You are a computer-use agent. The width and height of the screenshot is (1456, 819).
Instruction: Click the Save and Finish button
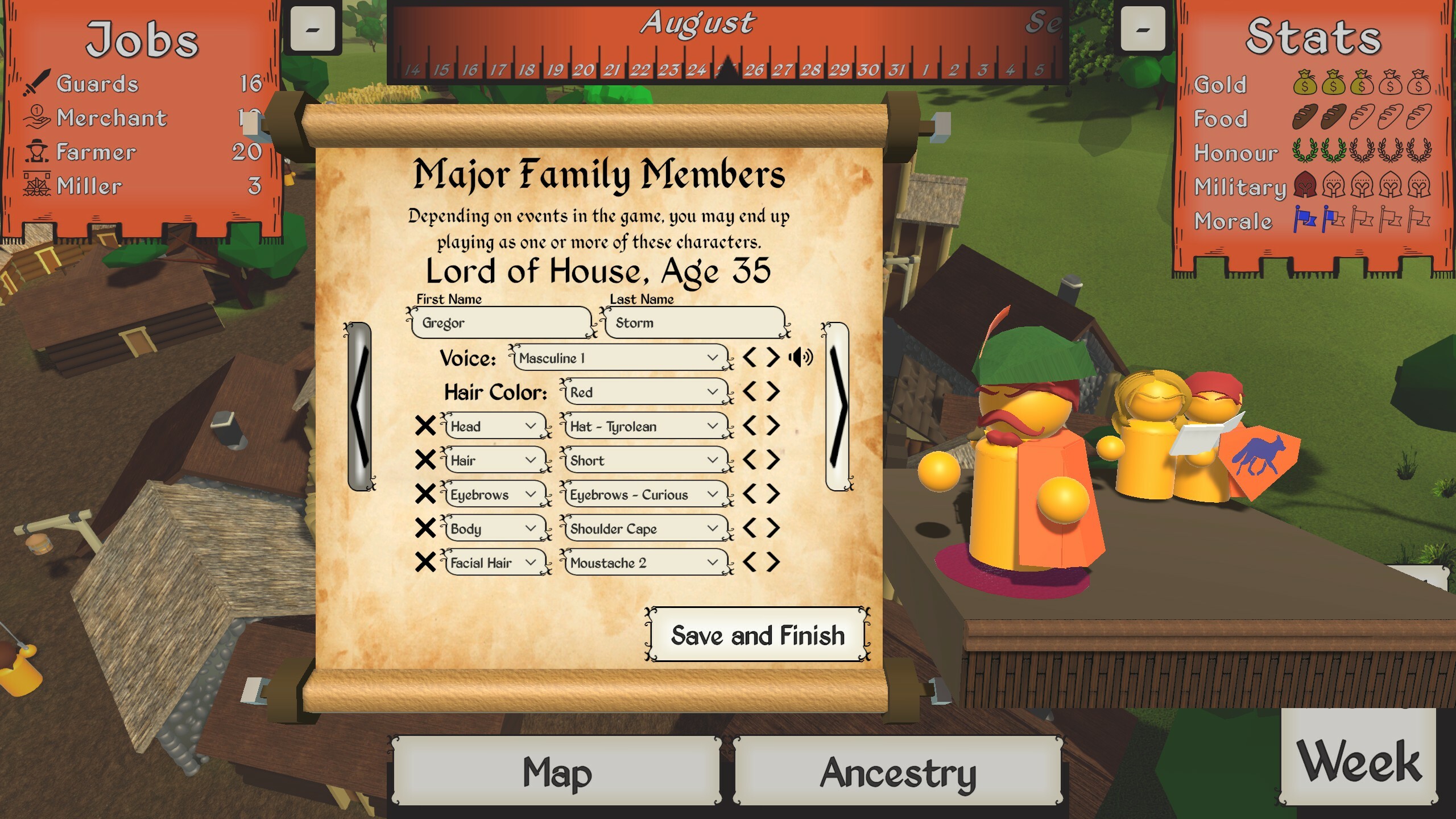tap(758, 636)
